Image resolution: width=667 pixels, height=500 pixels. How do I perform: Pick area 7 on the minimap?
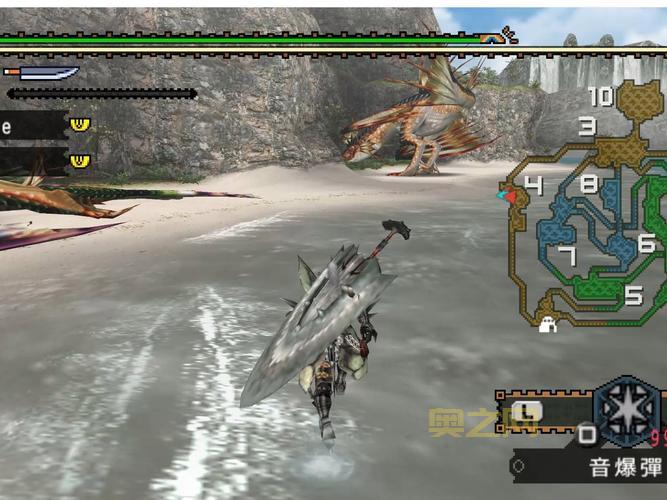(567, 256)
